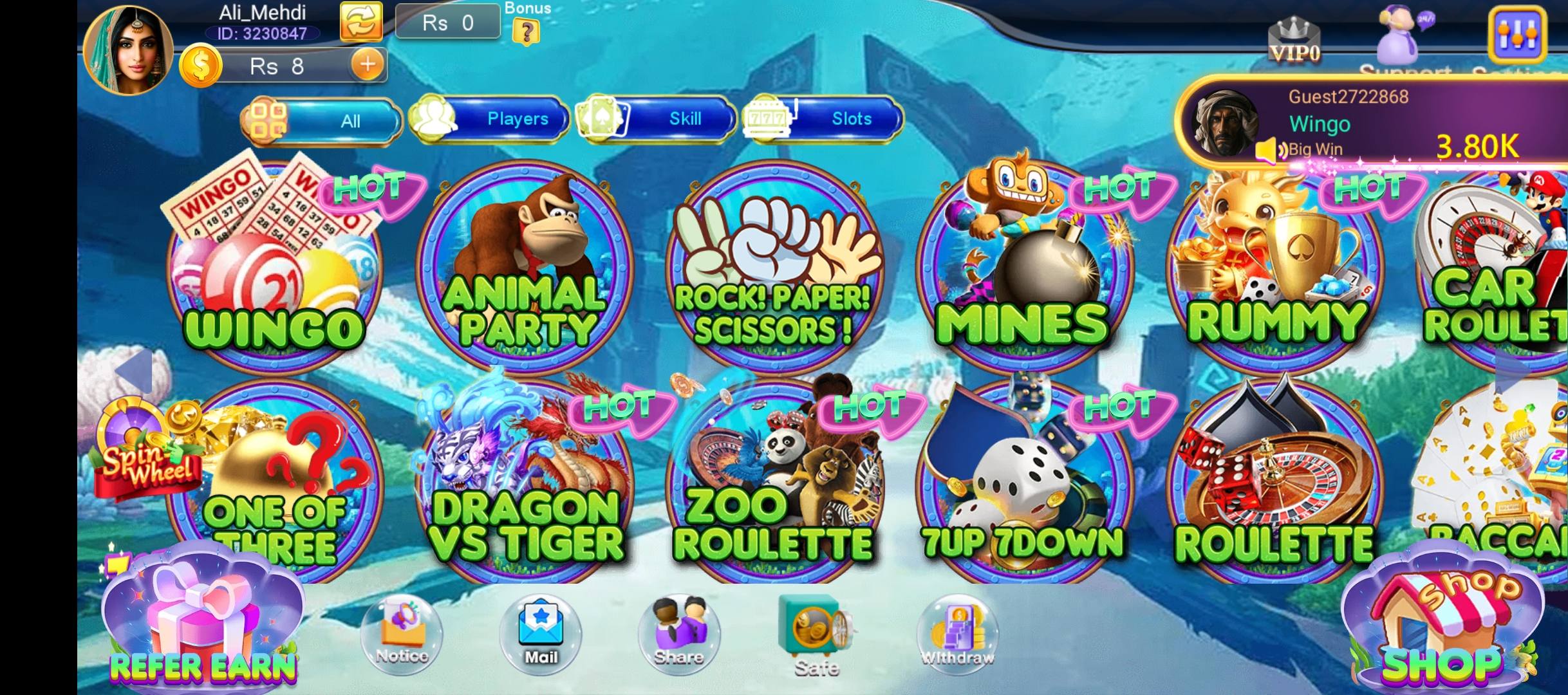Select the Players filter tab

click(518, 118)
